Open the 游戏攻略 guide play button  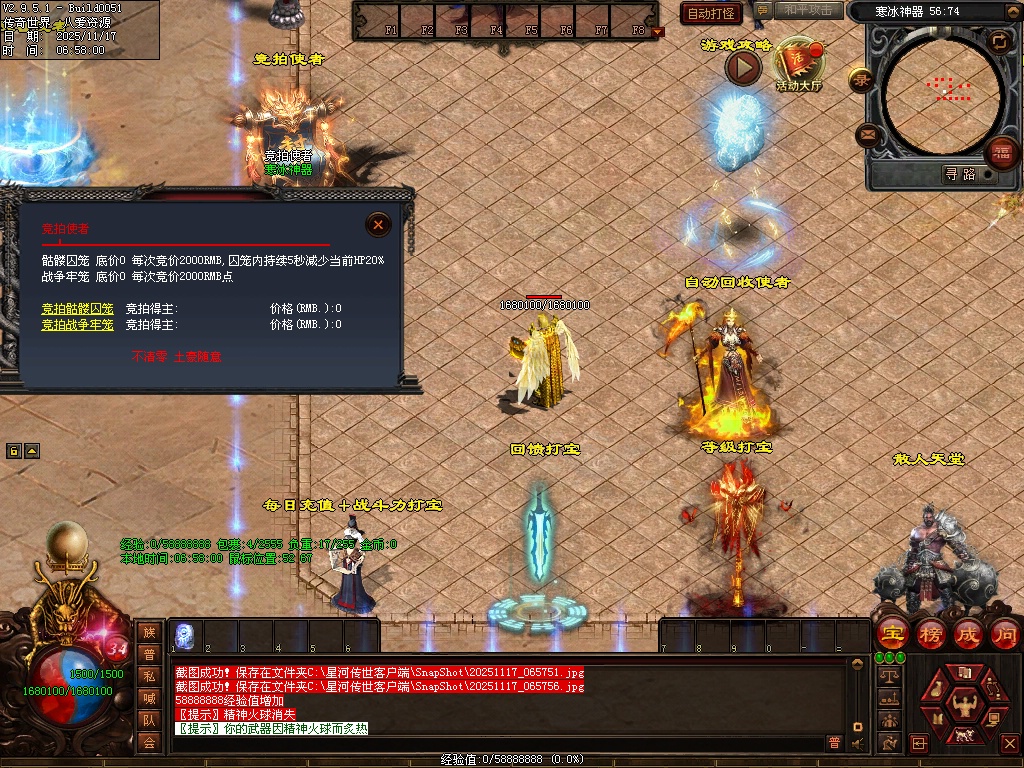[x=743, y=67]
